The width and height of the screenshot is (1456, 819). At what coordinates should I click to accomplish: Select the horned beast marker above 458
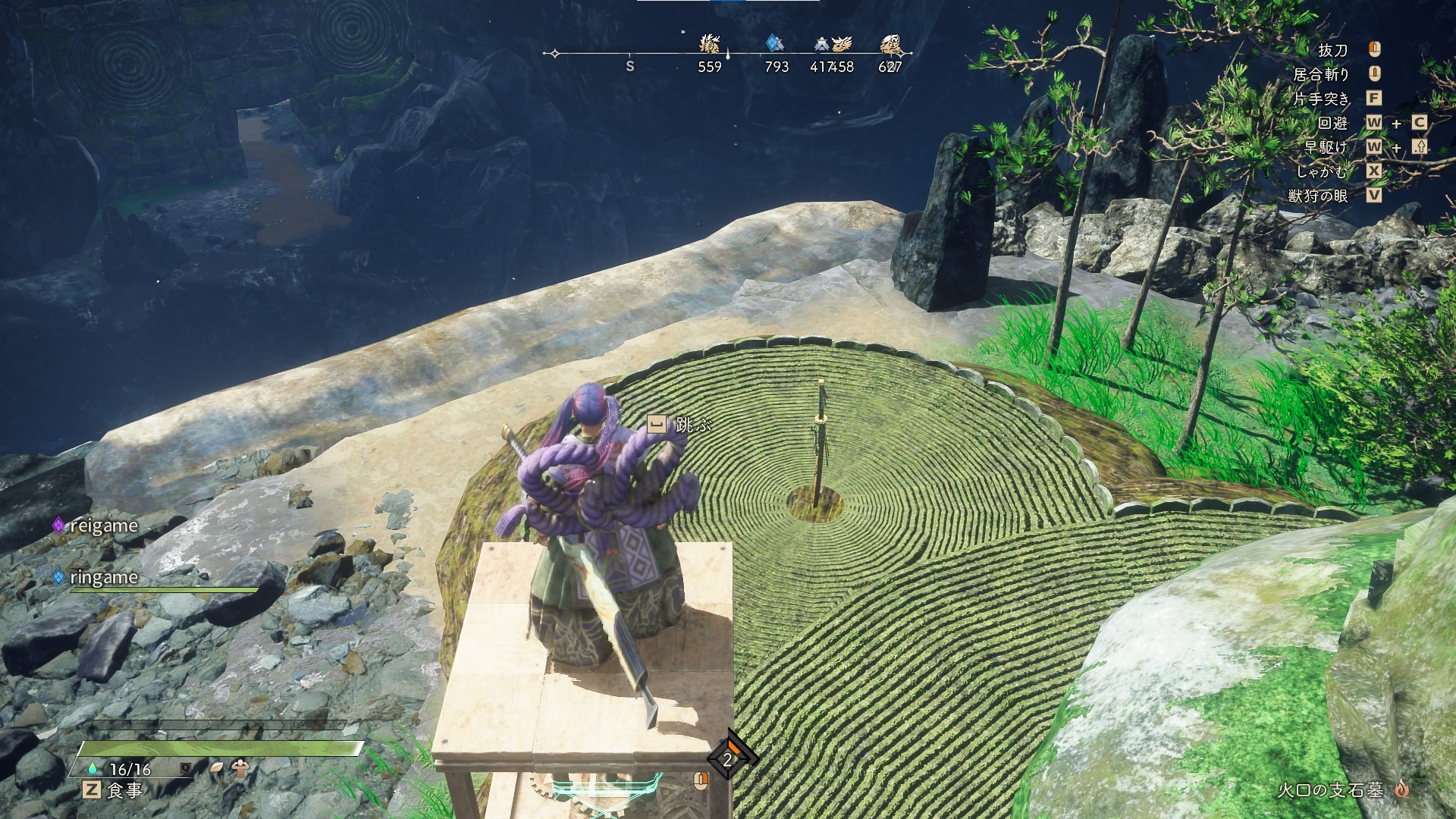841,44
